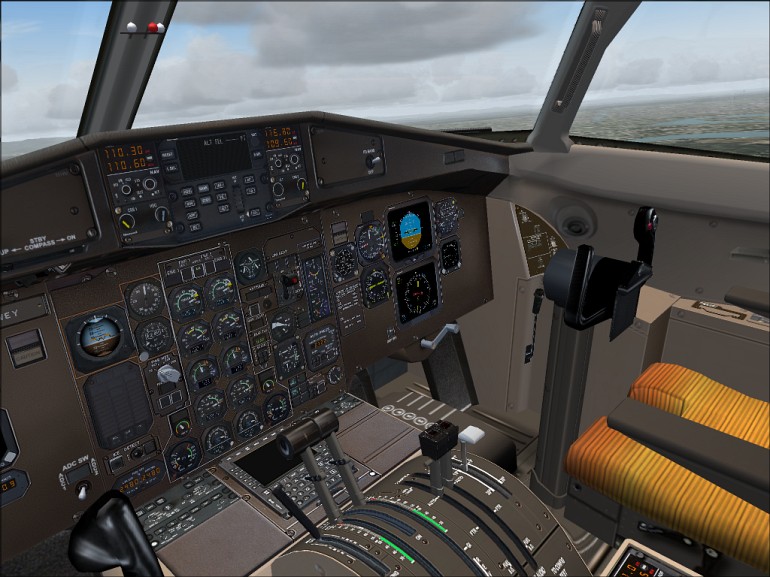770x577 pixels.
Task: Grab the white flap lever handle
Action: coord(471,435)
